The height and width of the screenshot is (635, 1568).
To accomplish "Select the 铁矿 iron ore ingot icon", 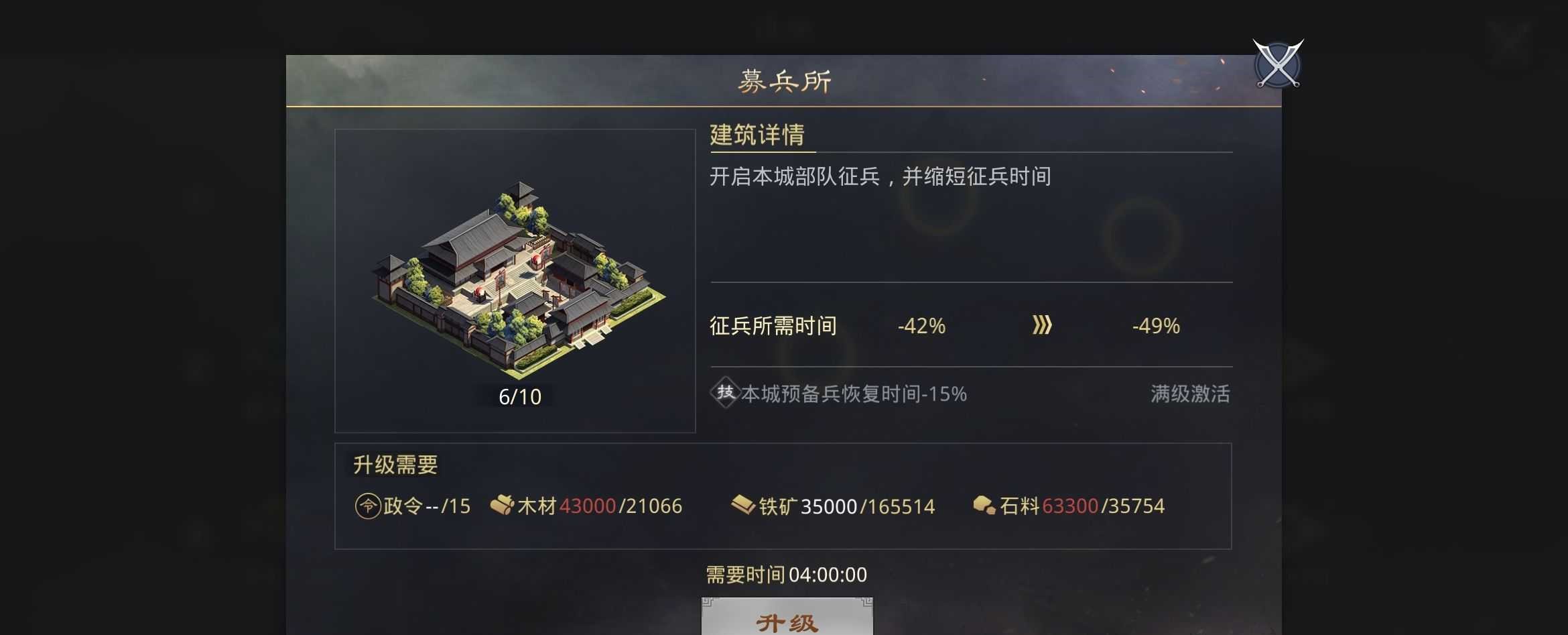I will point(742,507).
